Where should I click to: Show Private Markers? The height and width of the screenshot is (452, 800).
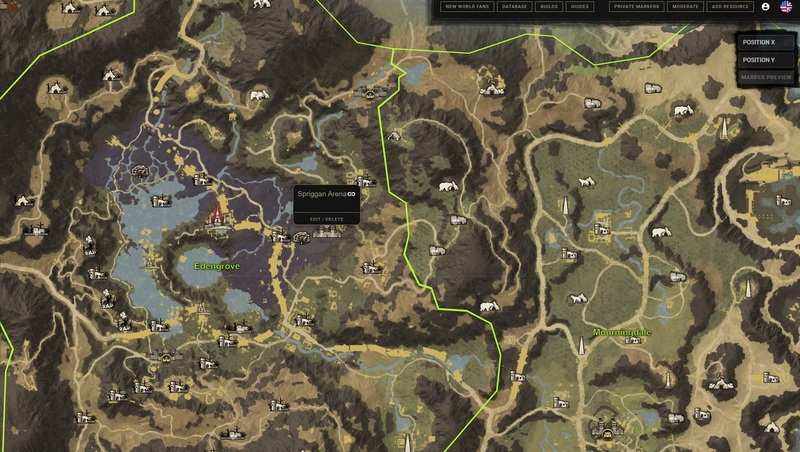click(x=636, y=7)
